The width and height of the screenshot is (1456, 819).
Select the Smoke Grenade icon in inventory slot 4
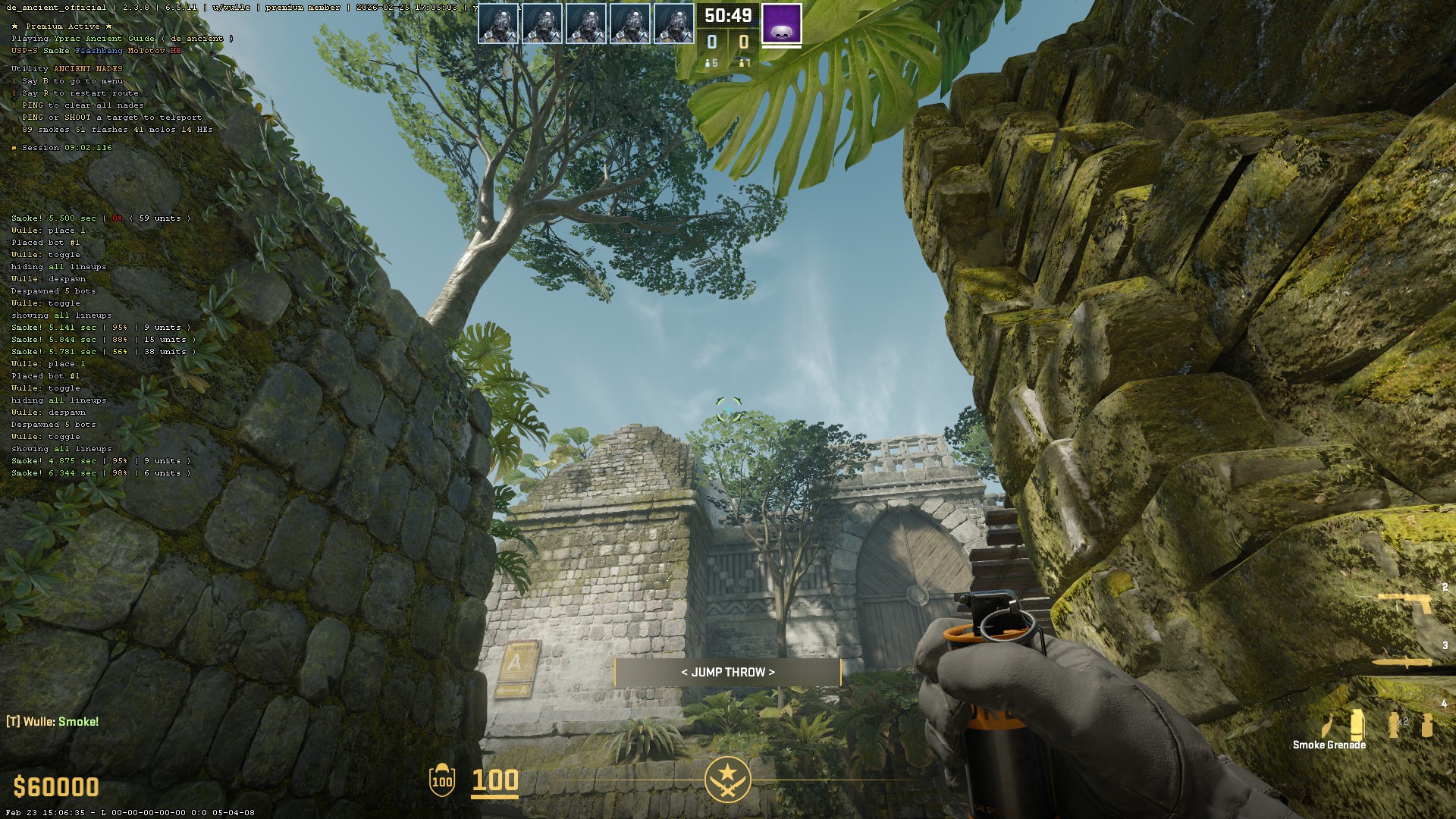tap(1357, 724)
